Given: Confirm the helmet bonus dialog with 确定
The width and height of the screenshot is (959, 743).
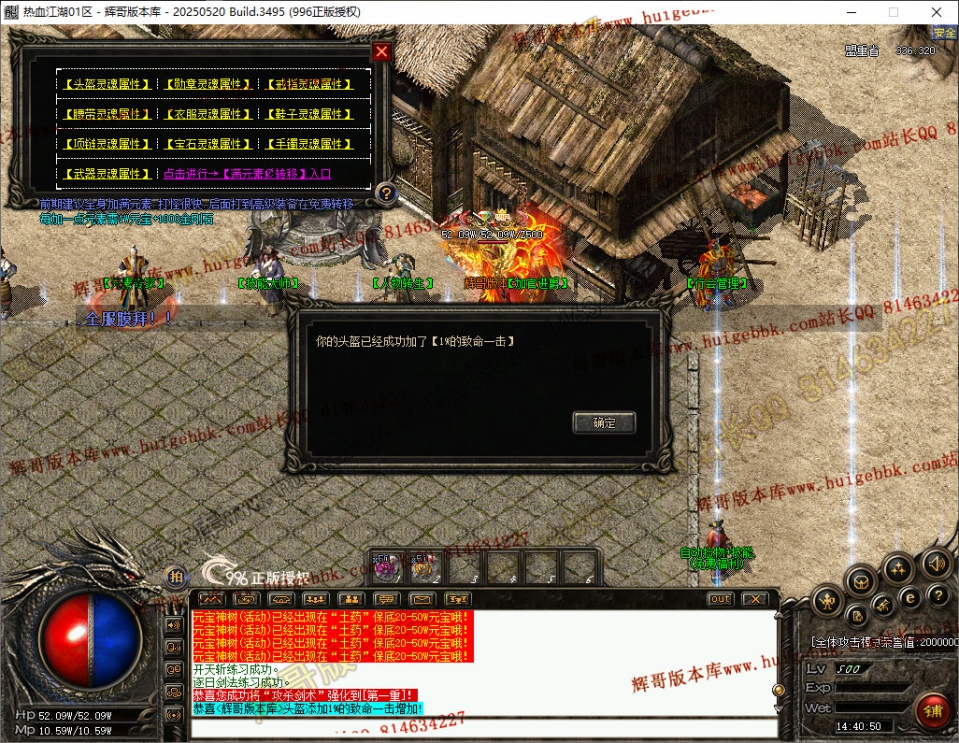Looking at the screenshot, I should (x=604, y=423).
